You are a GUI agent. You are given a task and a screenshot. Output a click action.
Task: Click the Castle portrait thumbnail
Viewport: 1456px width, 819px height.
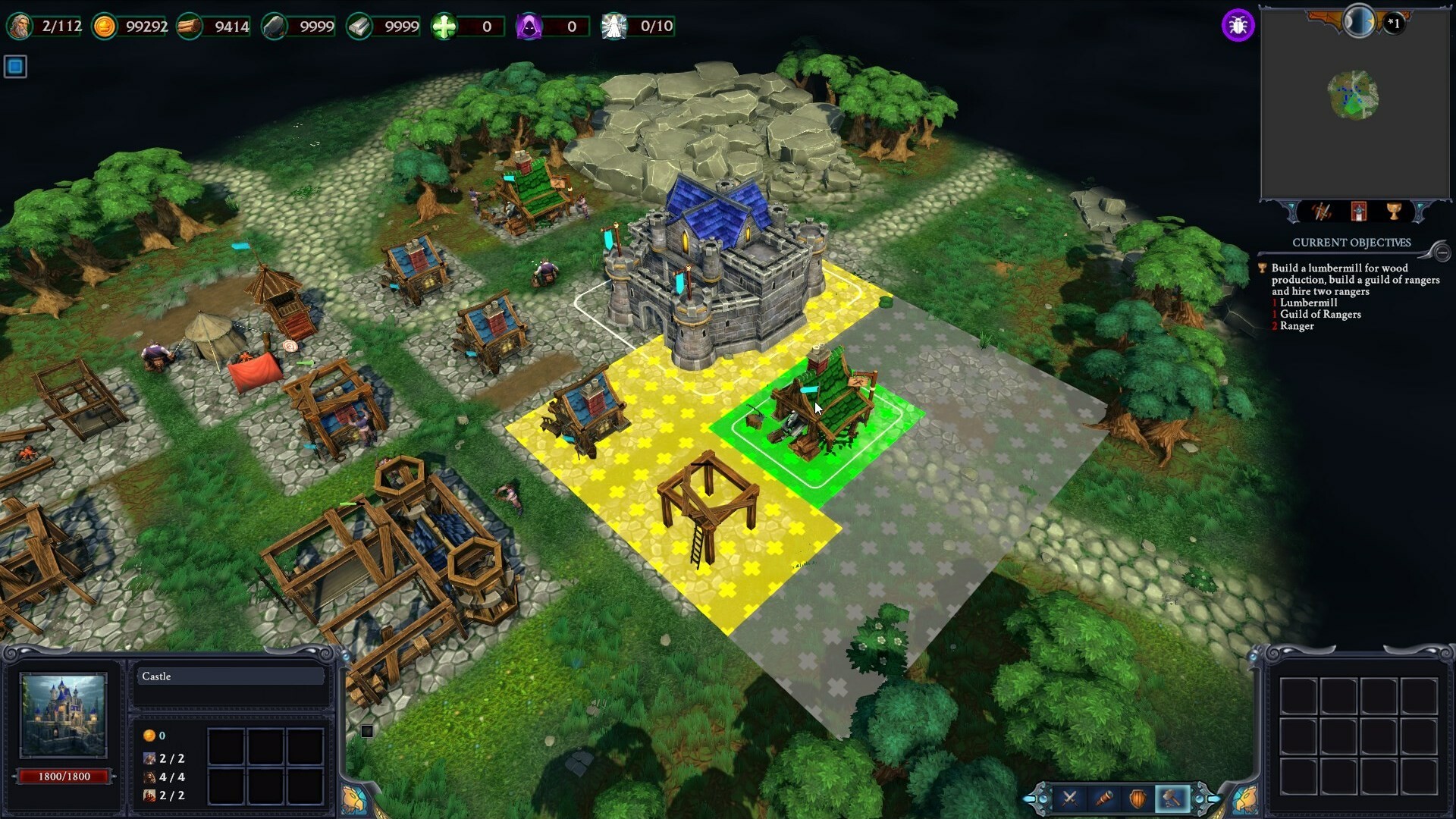coord(63,715)
